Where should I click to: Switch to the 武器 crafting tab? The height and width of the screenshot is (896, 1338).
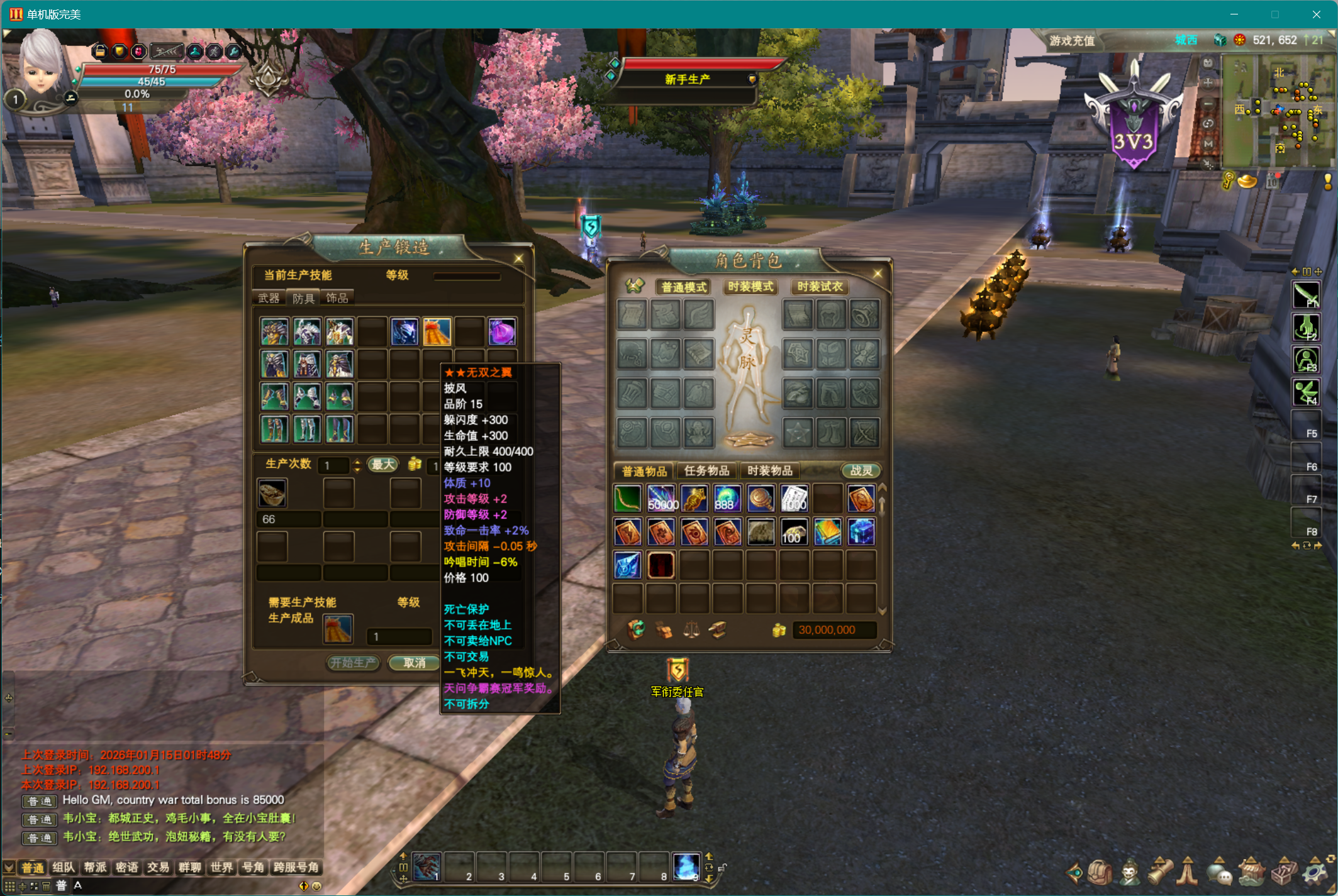tap(269, 298)
